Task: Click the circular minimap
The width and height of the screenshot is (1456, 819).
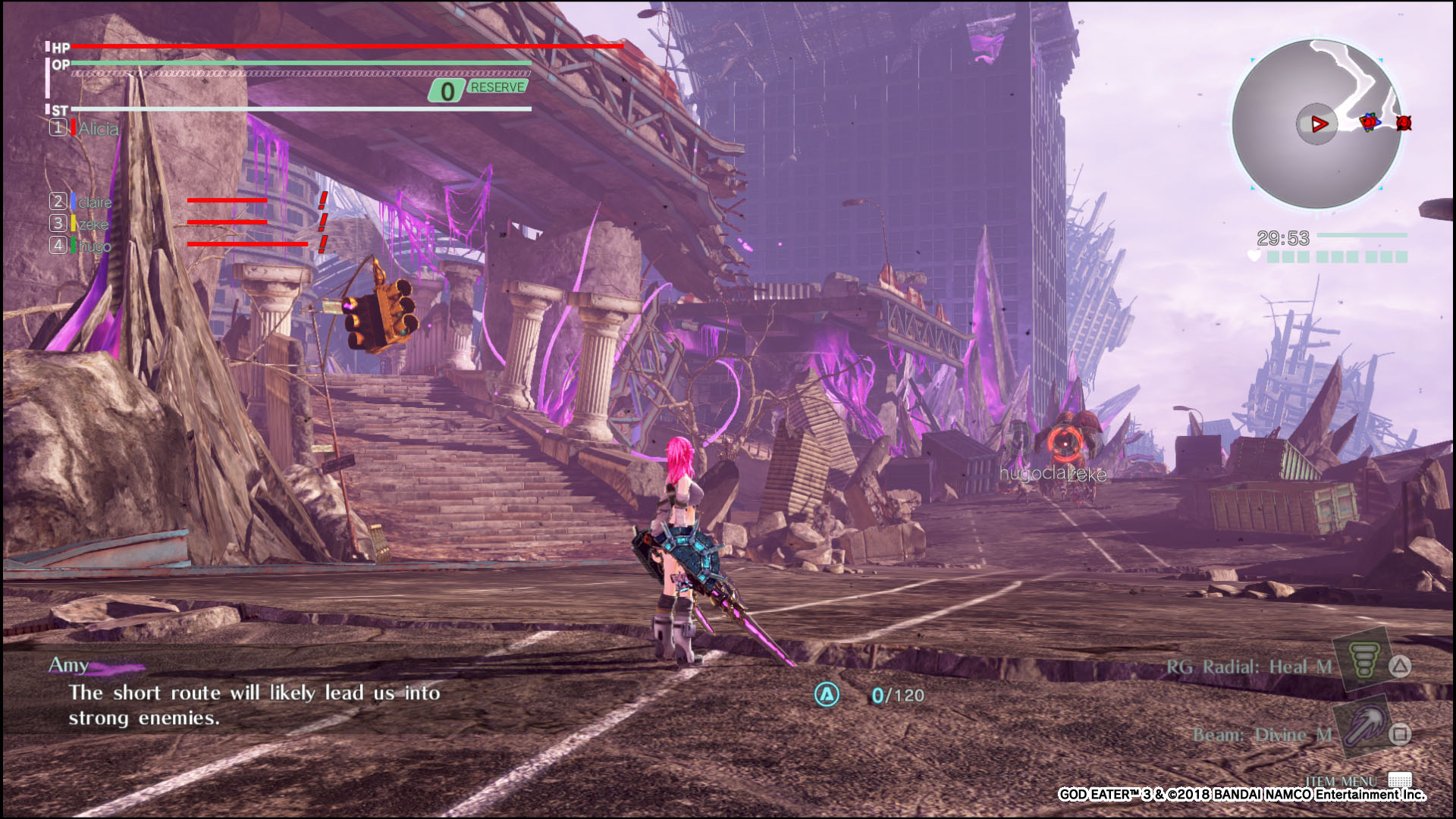Action: click(x=1317, y=124)
